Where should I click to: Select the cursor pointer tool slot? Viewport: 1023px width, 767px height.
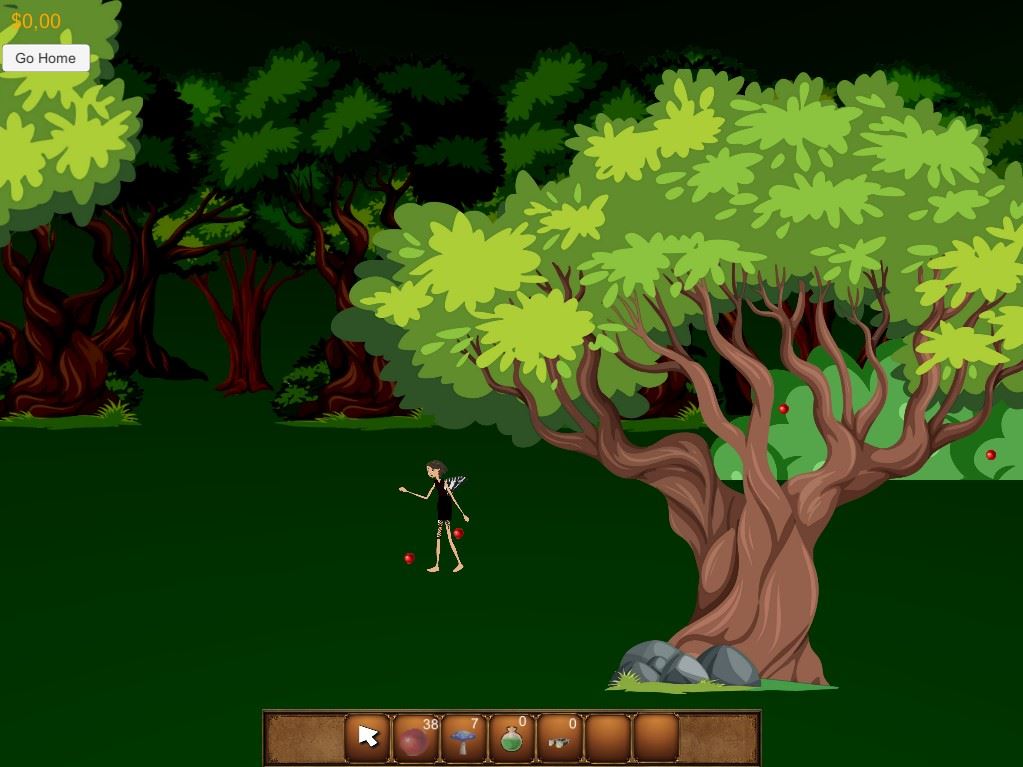pyautogui.click(x=368, y=738)
